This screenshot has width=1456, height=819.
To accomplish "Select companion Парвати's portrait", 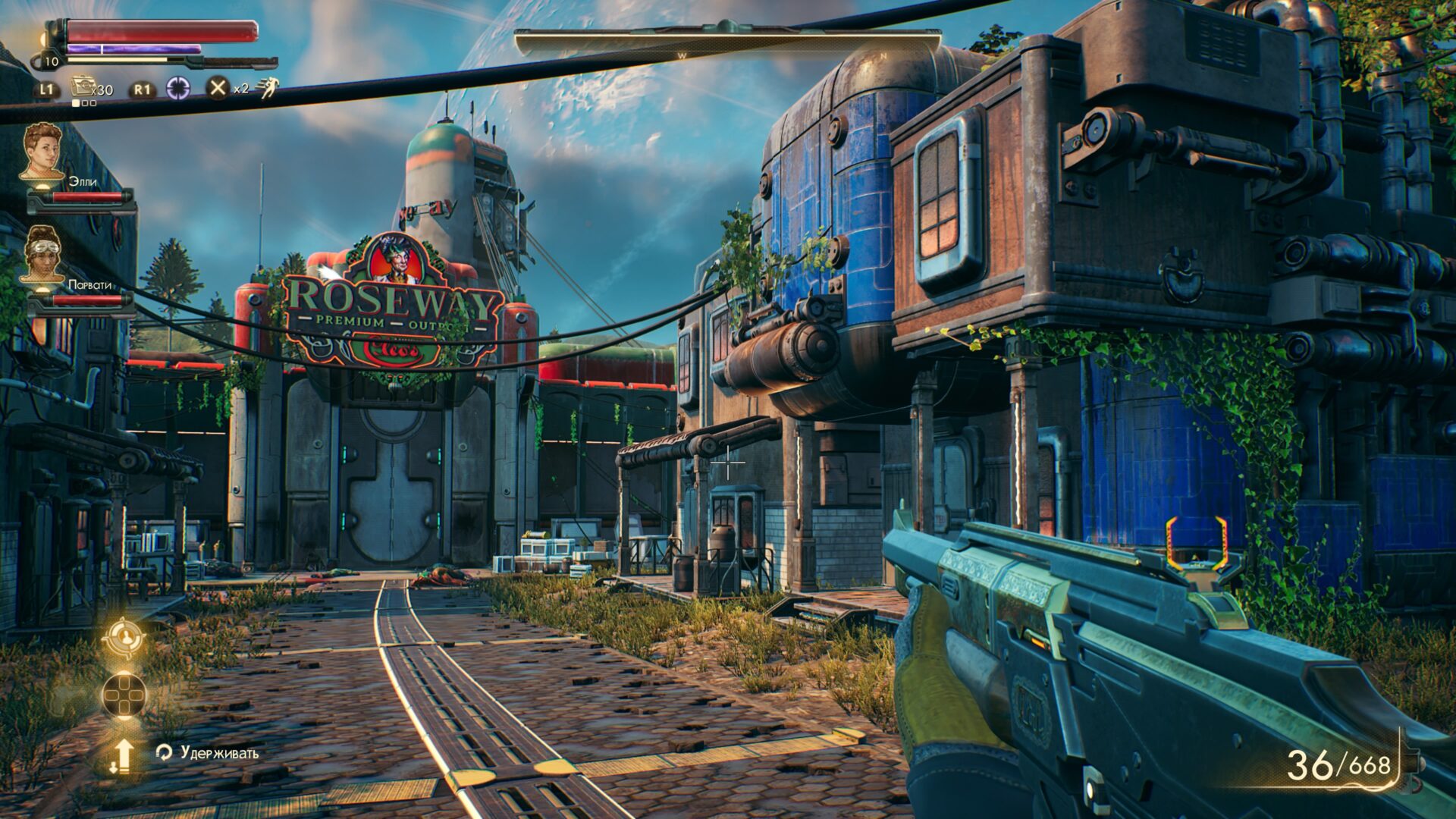I will click(x=42, y=254).
